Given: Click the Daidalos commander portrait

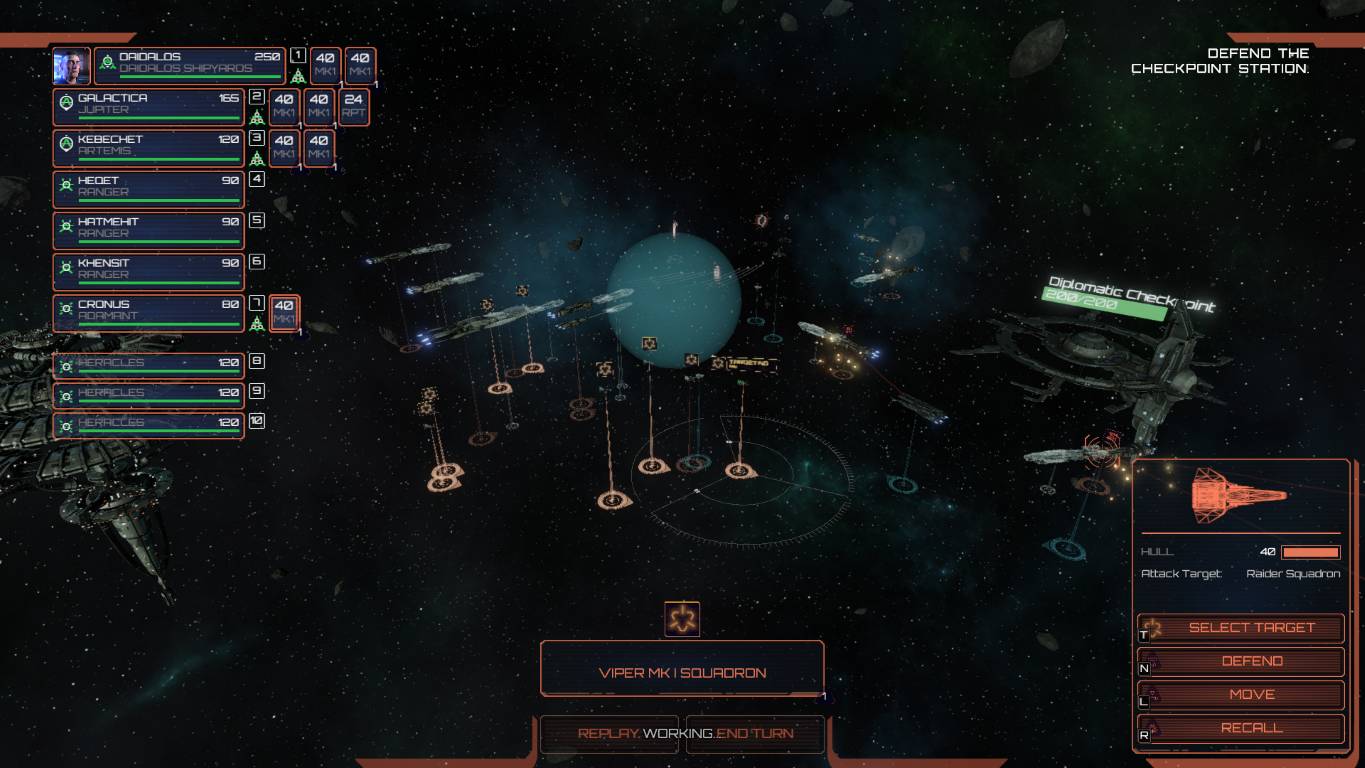Looking at the screenshot, I should [x=72, y=66].
